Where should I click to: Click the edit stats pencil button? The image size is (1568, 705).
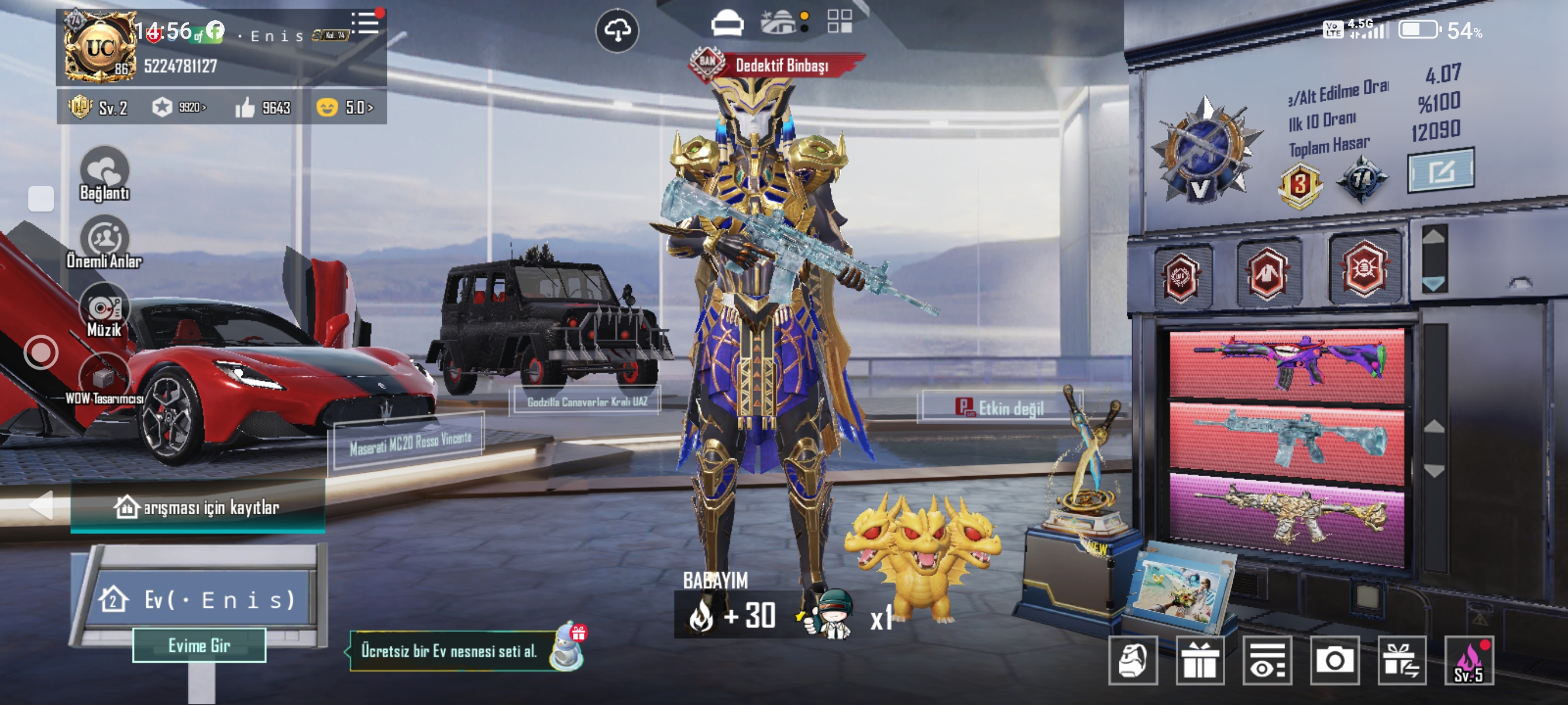[x=1440, y=171]
